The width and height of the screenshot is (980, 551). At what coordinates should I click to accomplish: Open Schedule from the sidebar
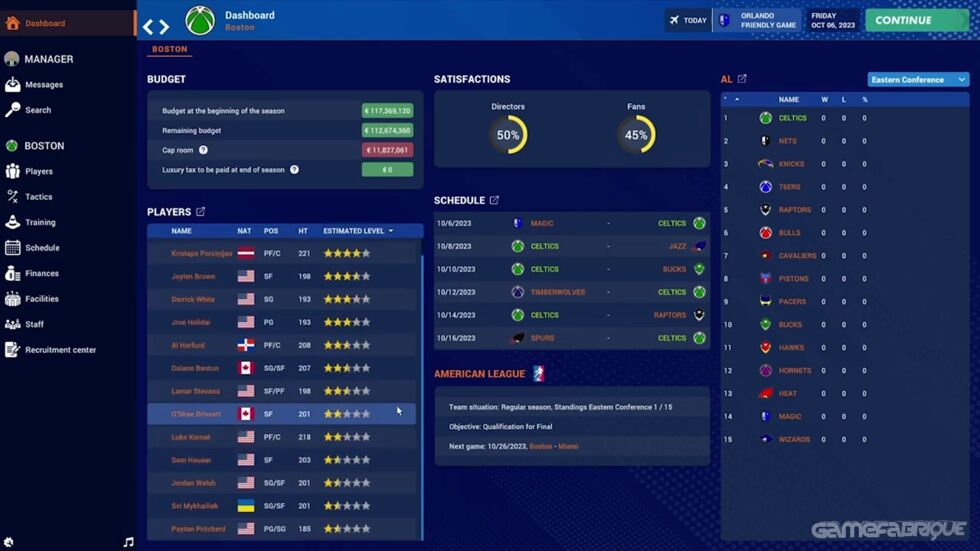click(42, 248)
